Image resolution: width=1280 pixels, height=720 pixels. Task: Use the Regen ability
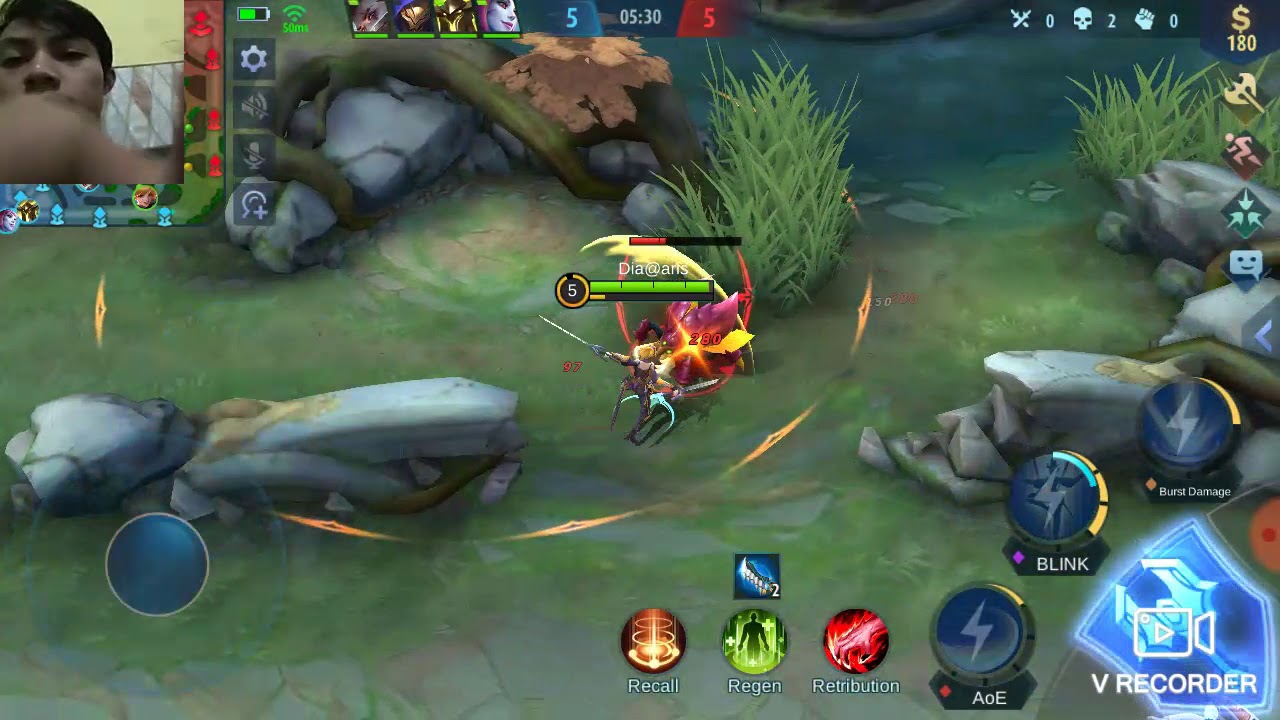coord(755,641)
